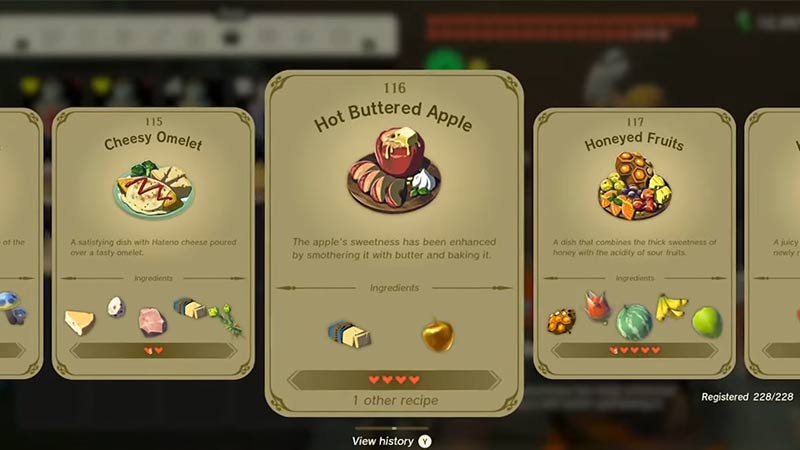Click the goat butter ingredient on Hot Buttered Apple

tap(347, 334)
